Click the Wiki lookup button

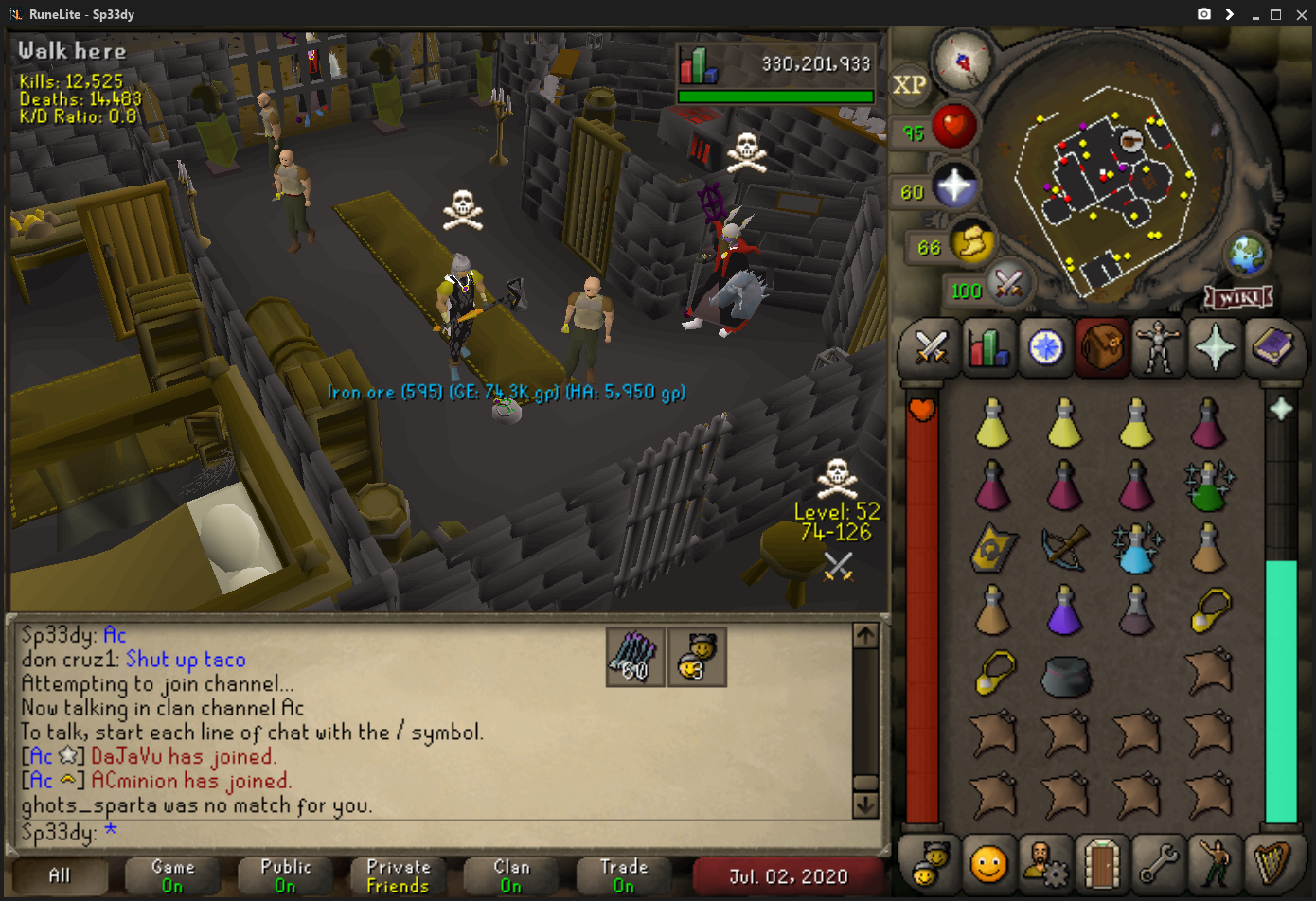[1238, 298]
